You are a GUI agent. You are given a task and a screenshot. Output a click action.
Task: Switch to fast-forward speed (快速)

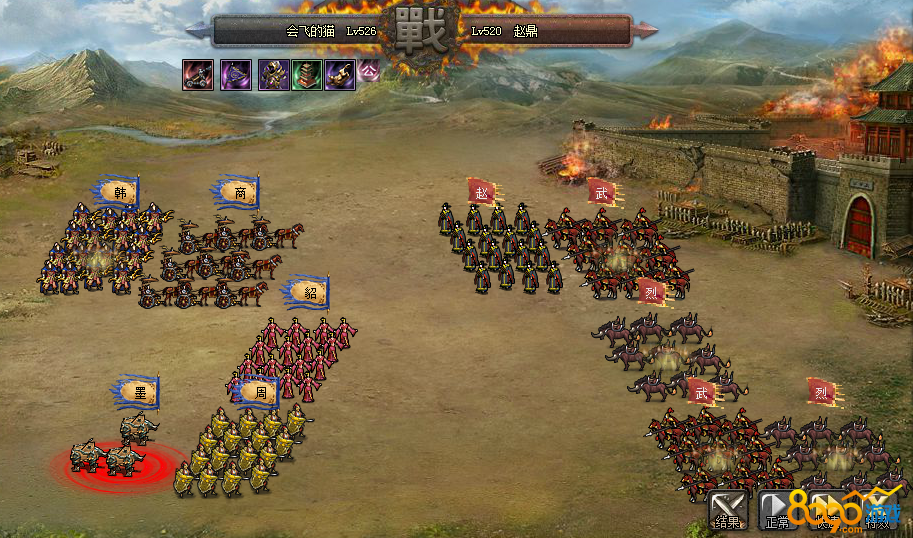828,510
